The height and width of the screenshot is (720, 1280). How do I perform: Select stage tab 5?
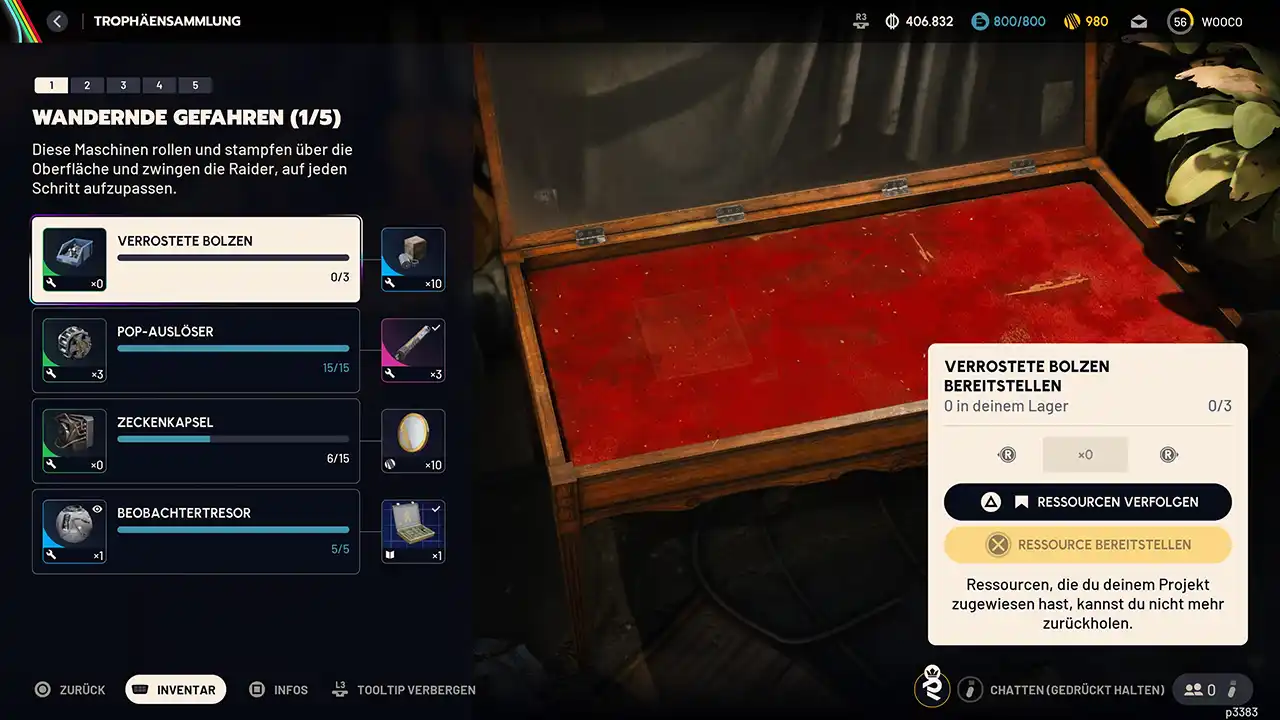point(195,86)
